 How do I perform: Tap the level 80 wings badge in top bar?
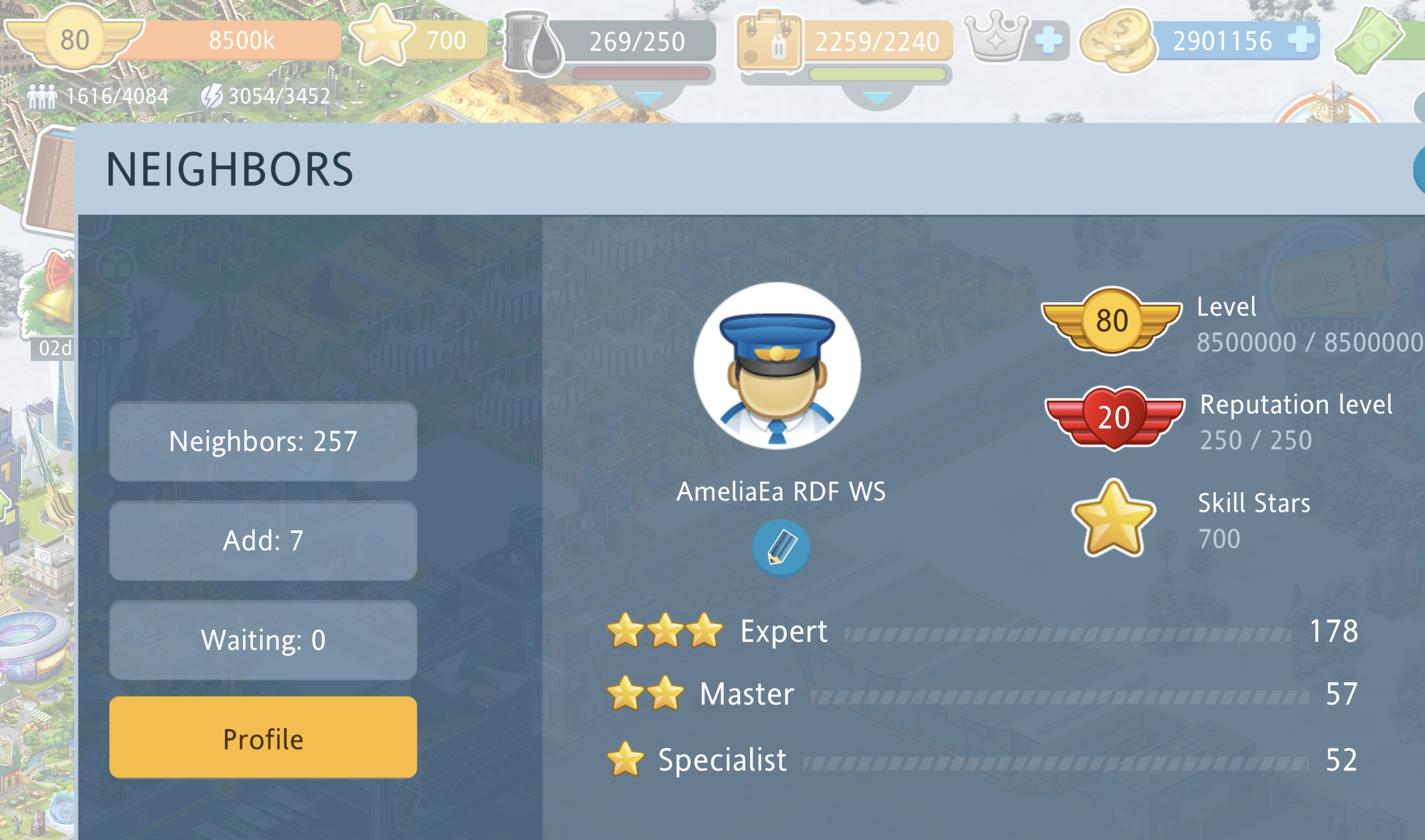(x=73, y=38)
